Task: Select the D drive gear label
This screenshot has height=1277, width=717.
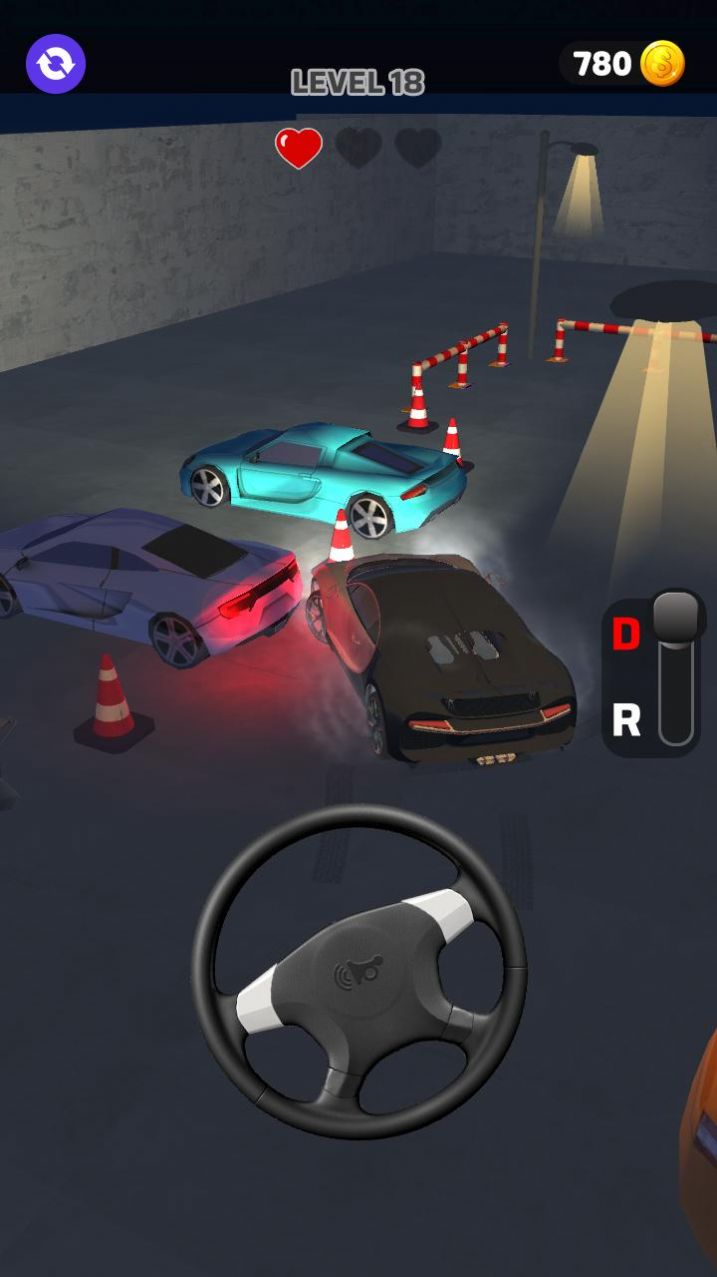Action: click(x=626, y=634)
